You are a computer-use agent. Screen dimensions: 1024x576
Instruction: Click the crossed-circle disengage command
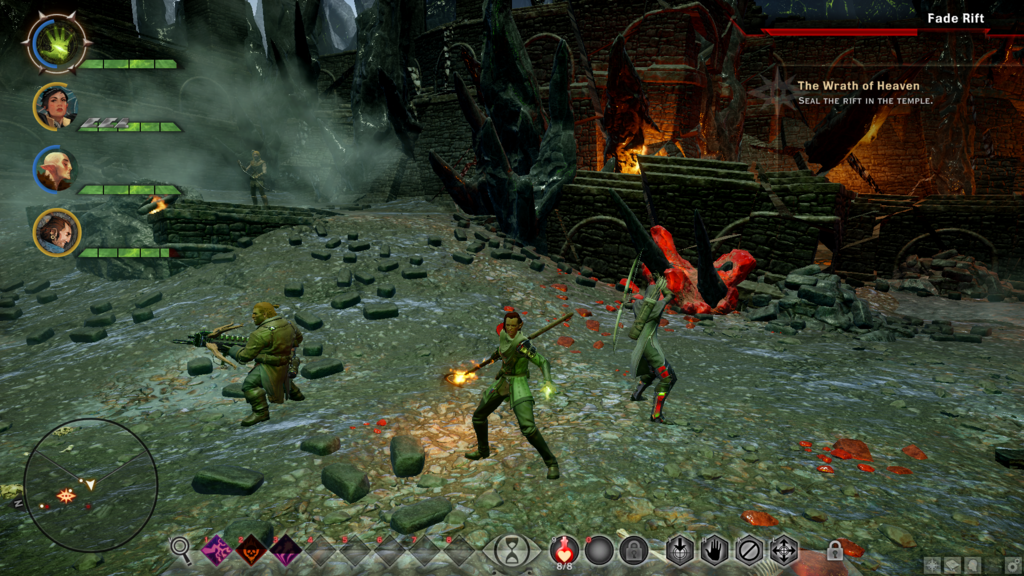748,550
